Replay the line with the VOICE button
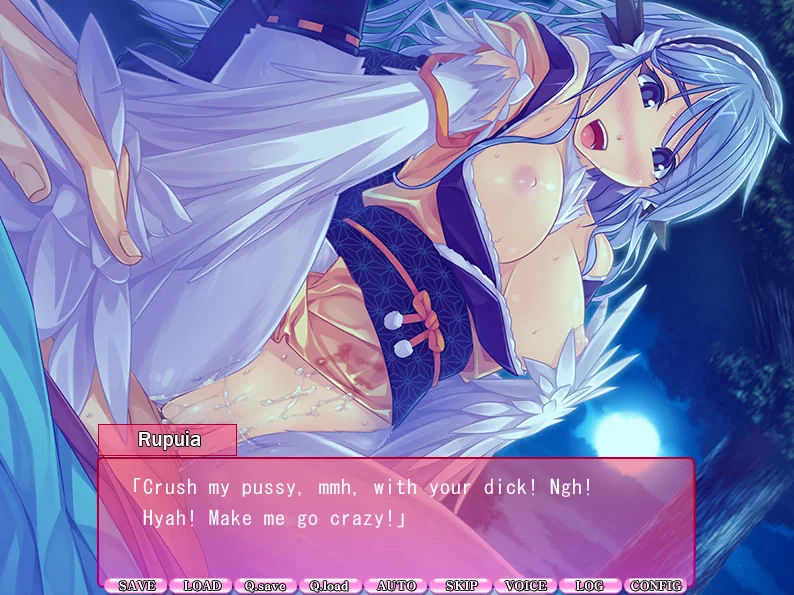The height and width of the screenshot is (595, 794). [x=526, y=586]
